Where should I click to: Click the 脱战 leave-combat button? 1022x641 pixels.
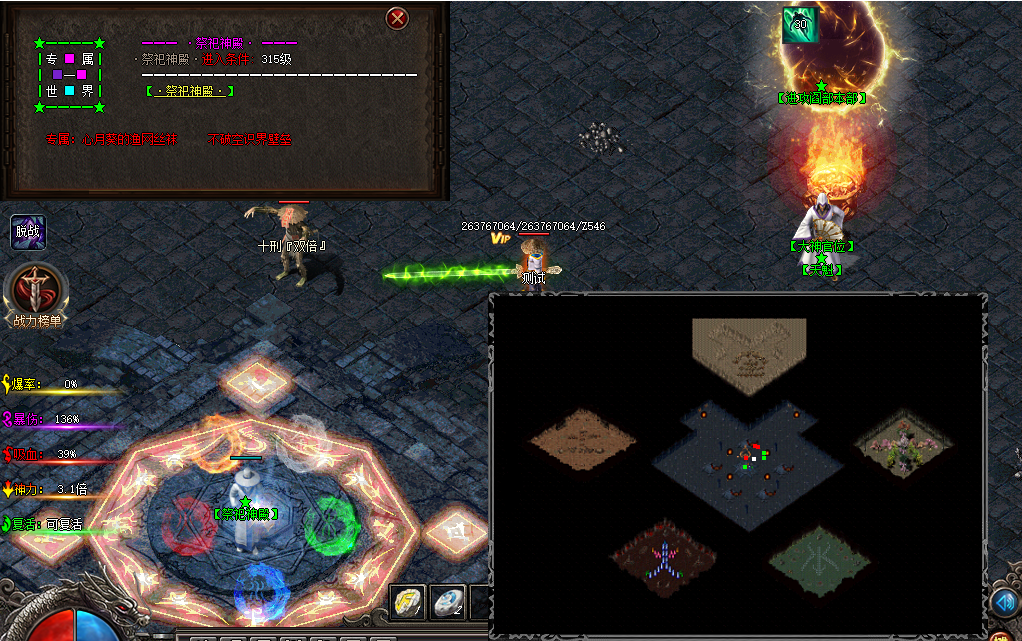tap(28, 233)
